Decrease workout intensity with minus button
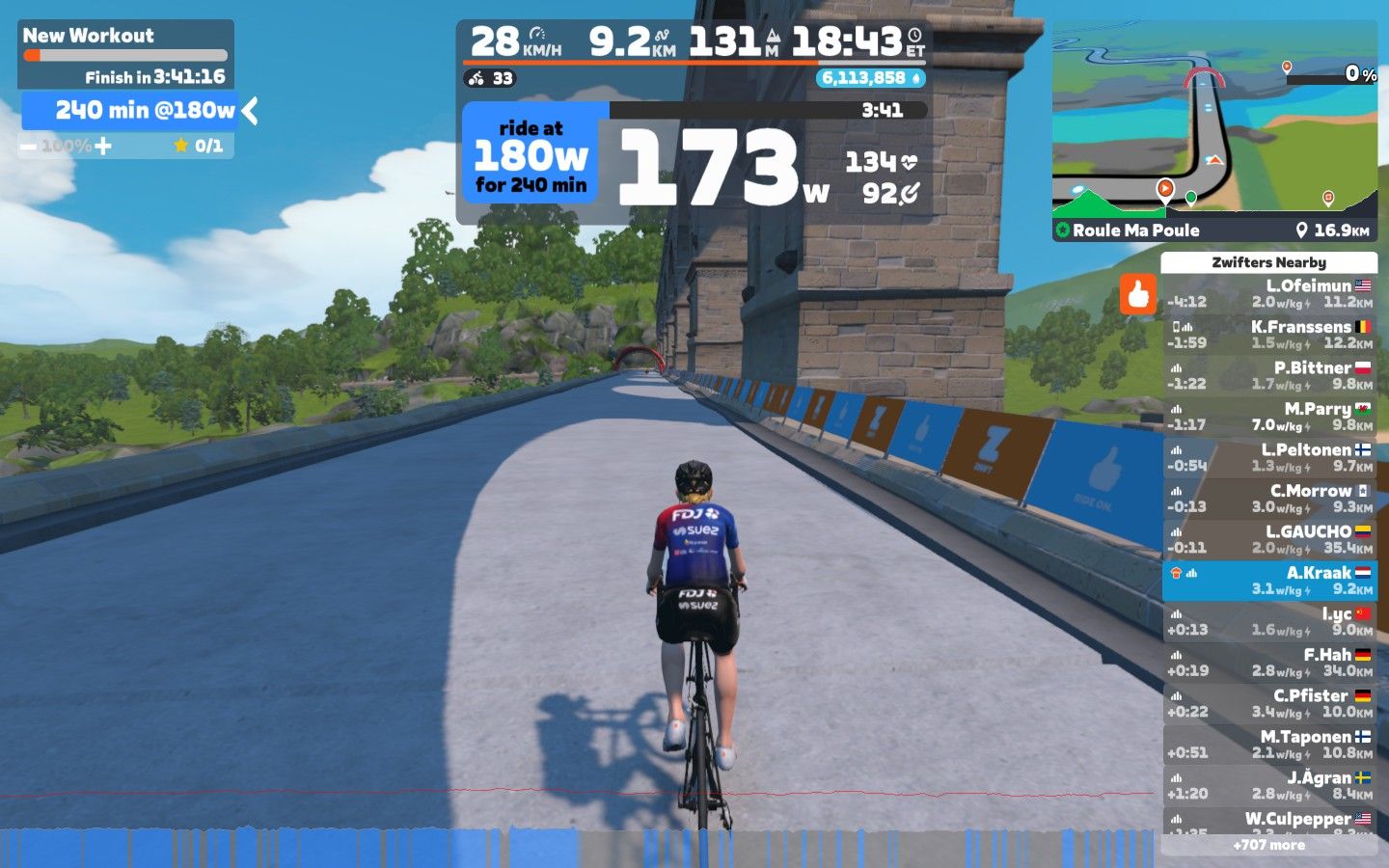 click(28, 147)
